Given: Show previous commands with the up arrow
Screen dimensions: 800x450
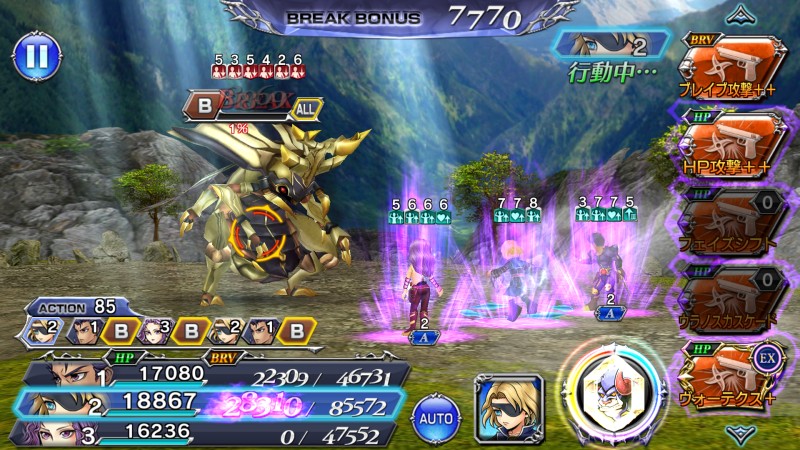Looking at the screenshot, I should (741, 14).
